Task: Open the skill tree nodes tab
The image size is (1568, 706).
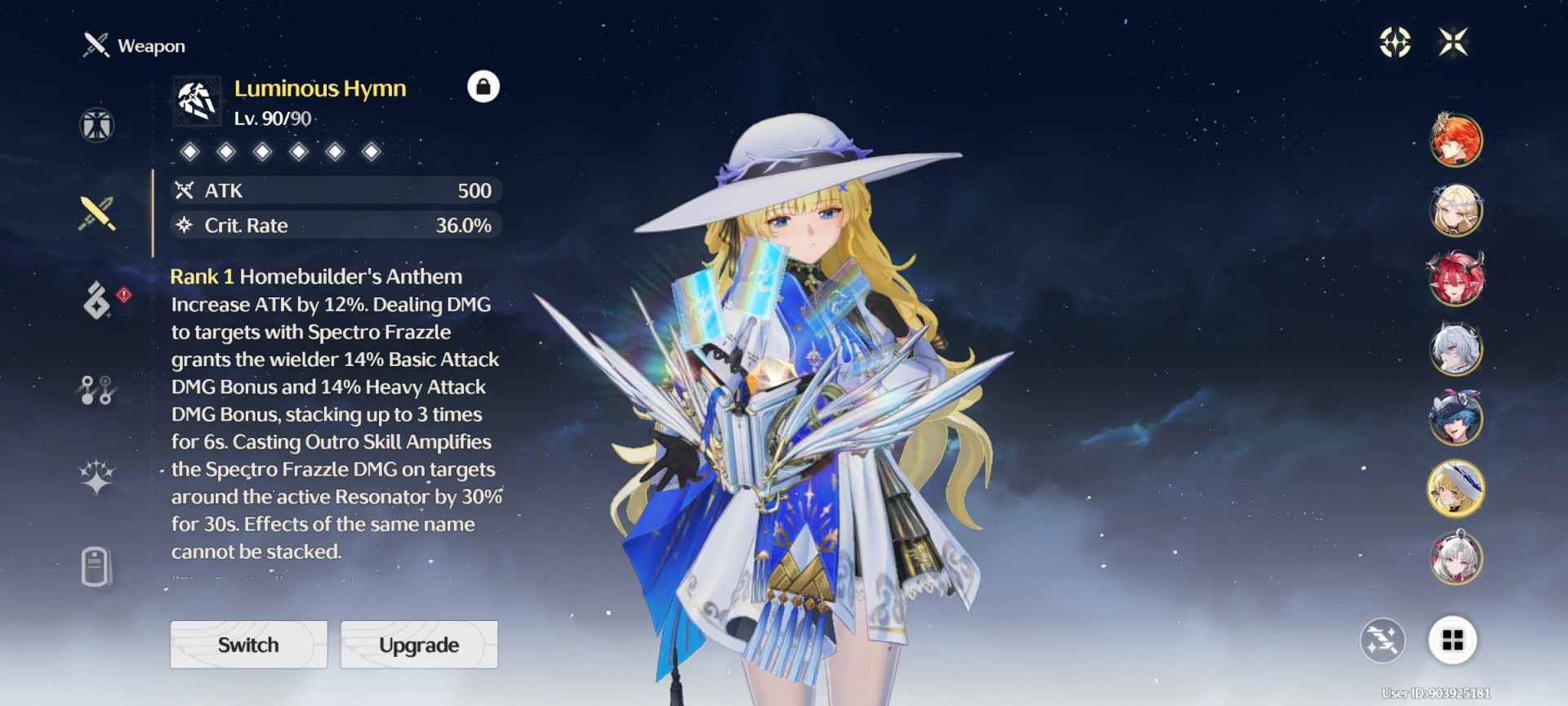Action: point(96,390)
